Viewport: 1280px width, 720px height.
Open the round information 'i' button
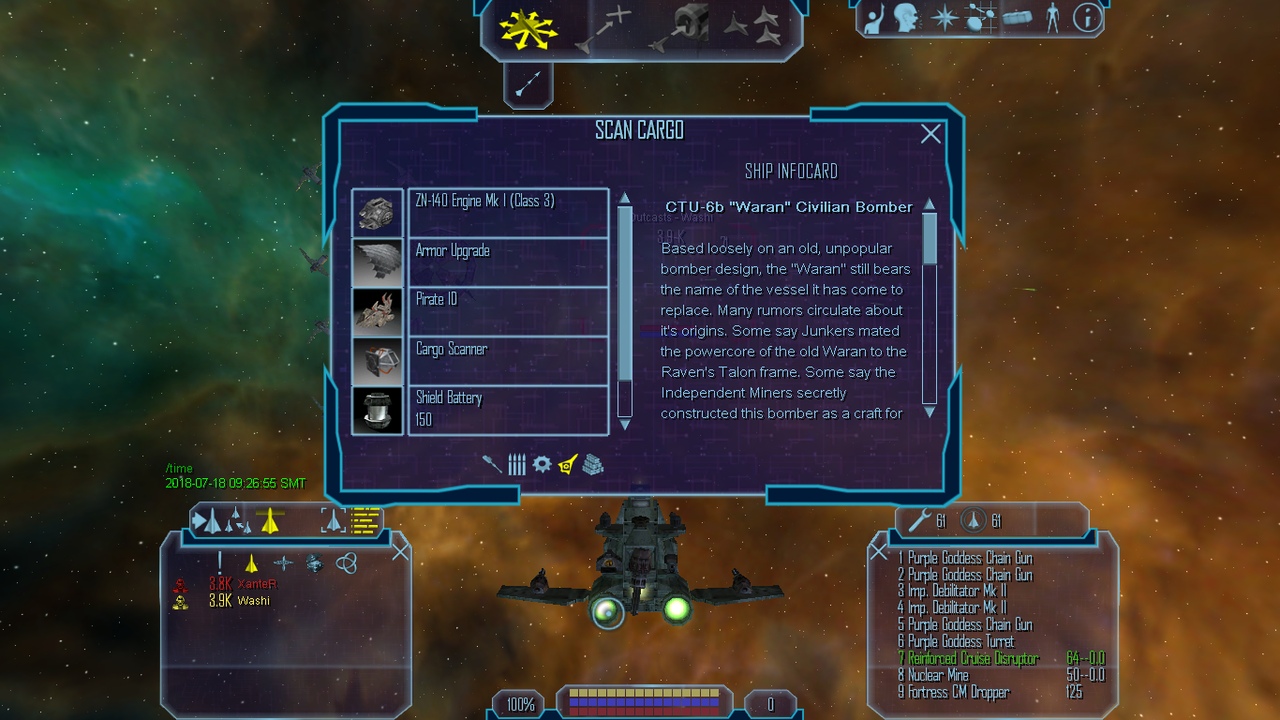click(x=1086, y=17)
